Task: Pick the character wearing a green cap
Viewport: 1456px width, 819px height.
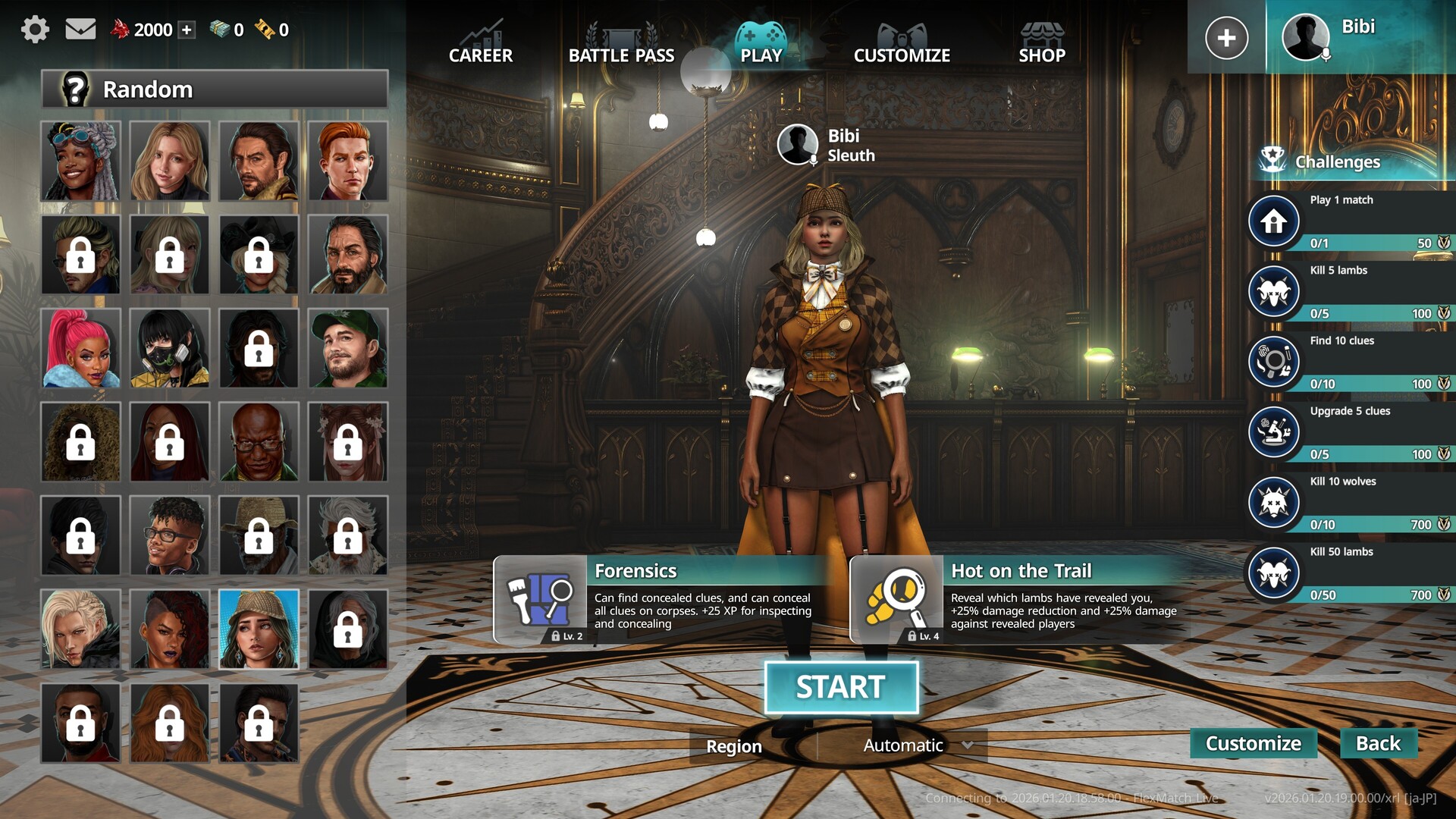Action: (348, 348)
